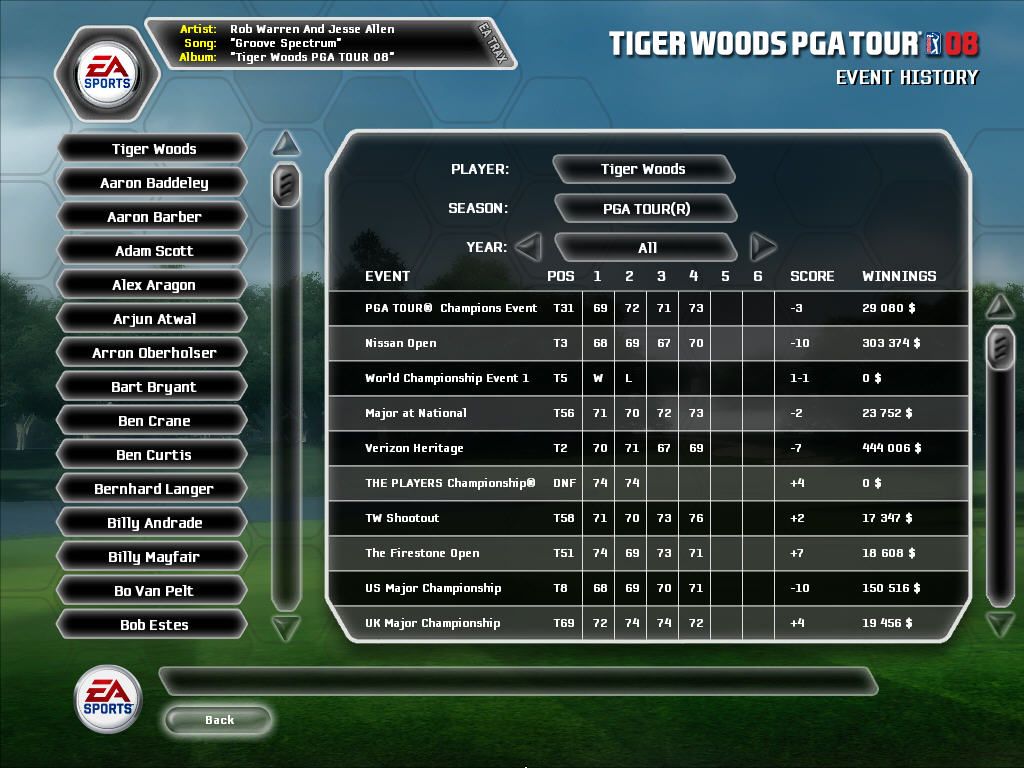Pick Bernhard Langer from the list
This screenshot has height=768, width=1024.
(154, 489)
